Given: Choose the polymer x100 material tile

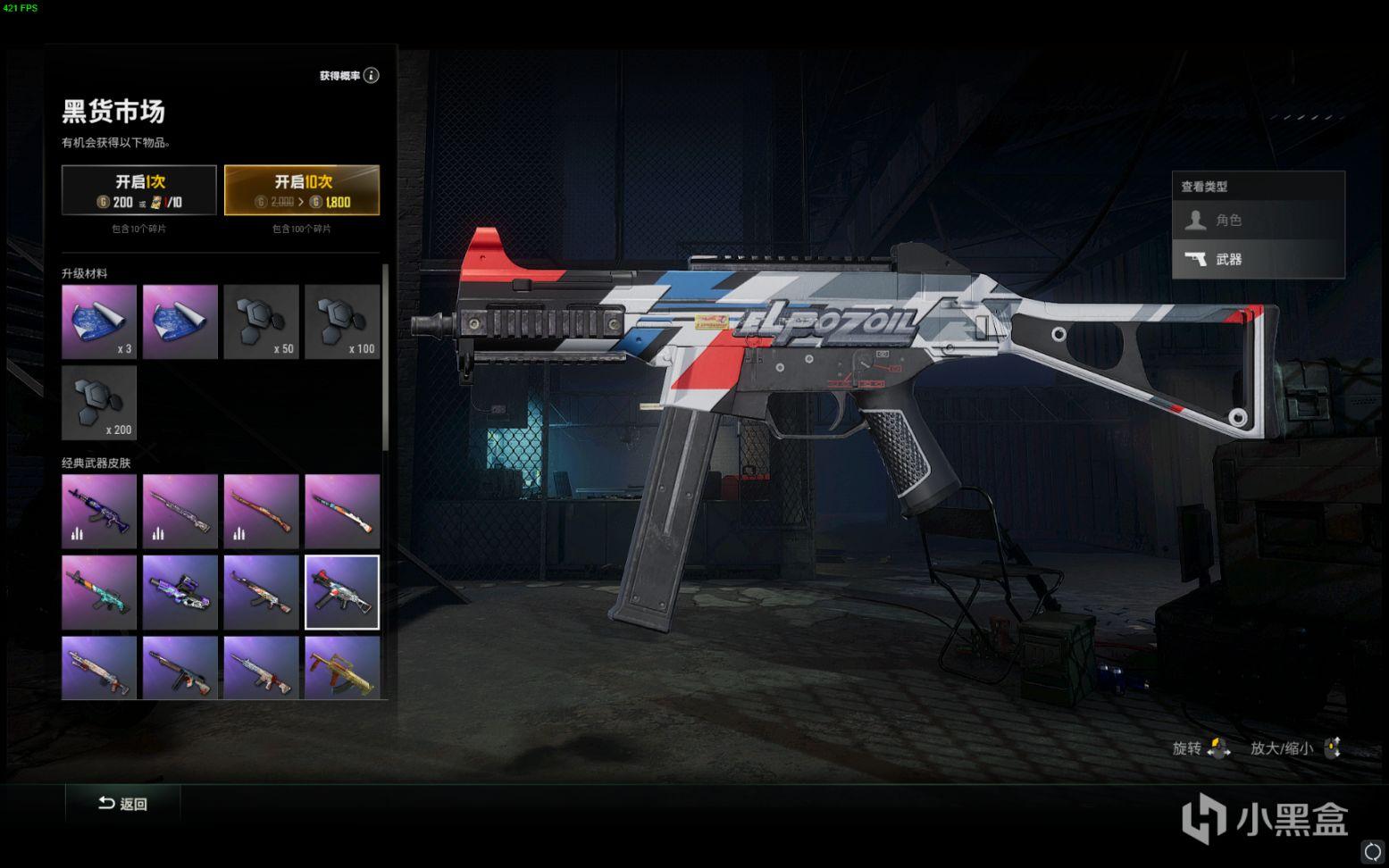Looking at the screenshot, I should click(342, 321).
